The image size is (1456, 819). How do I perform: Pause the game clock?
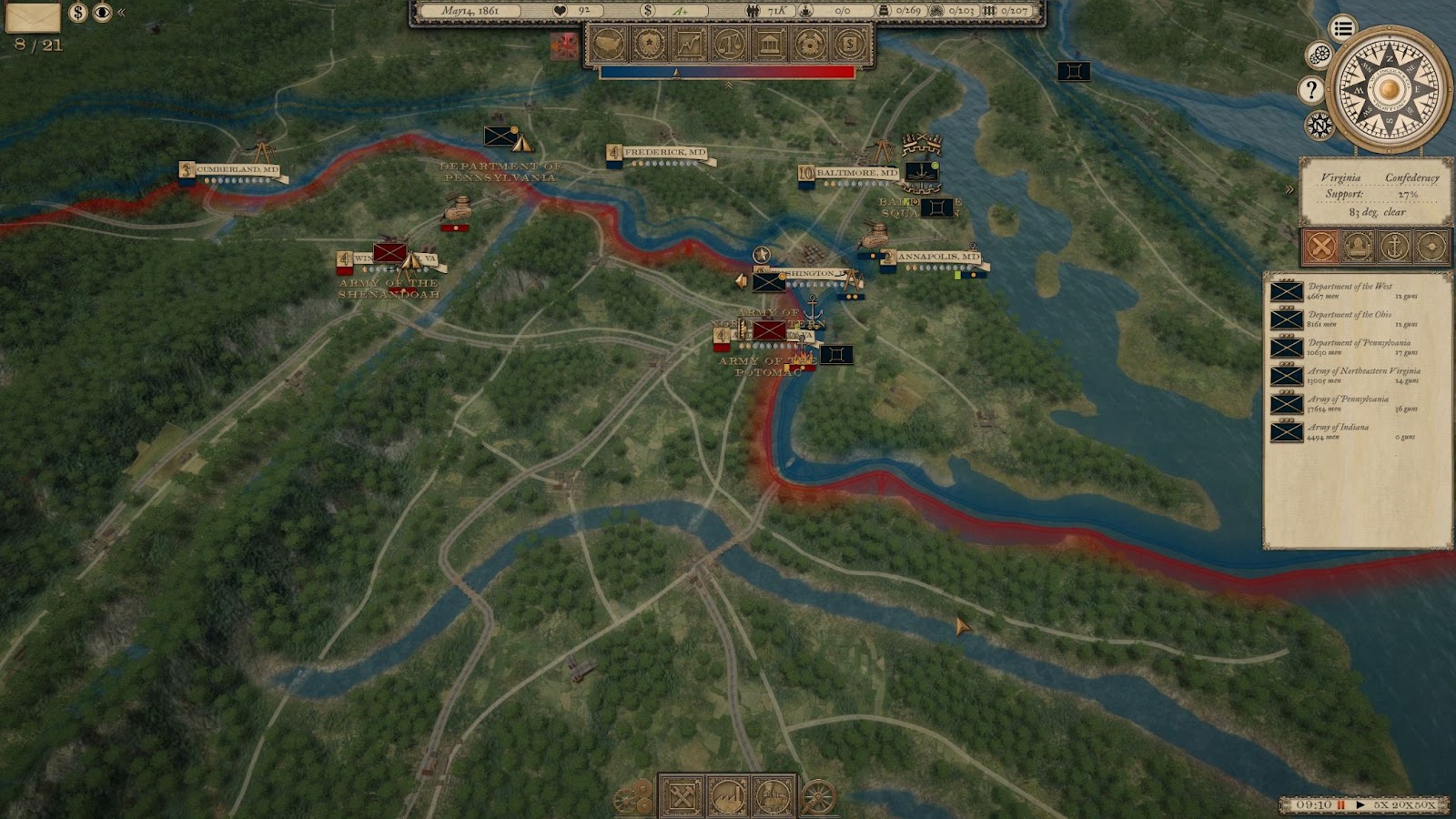coord(1340,805)
